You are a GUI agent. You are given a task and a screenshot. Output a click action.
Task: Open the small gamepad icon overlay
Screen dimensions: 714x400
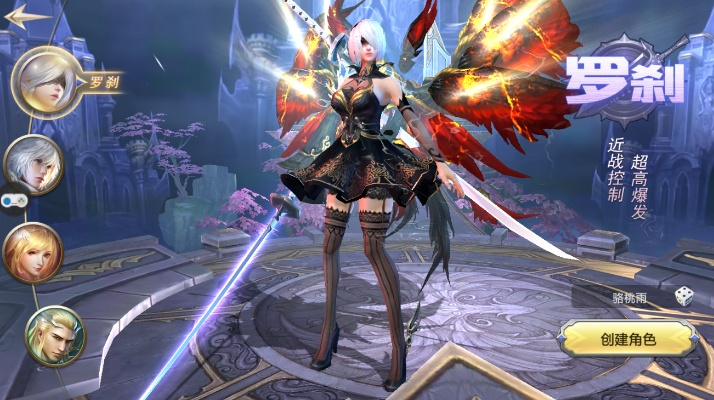13,200
